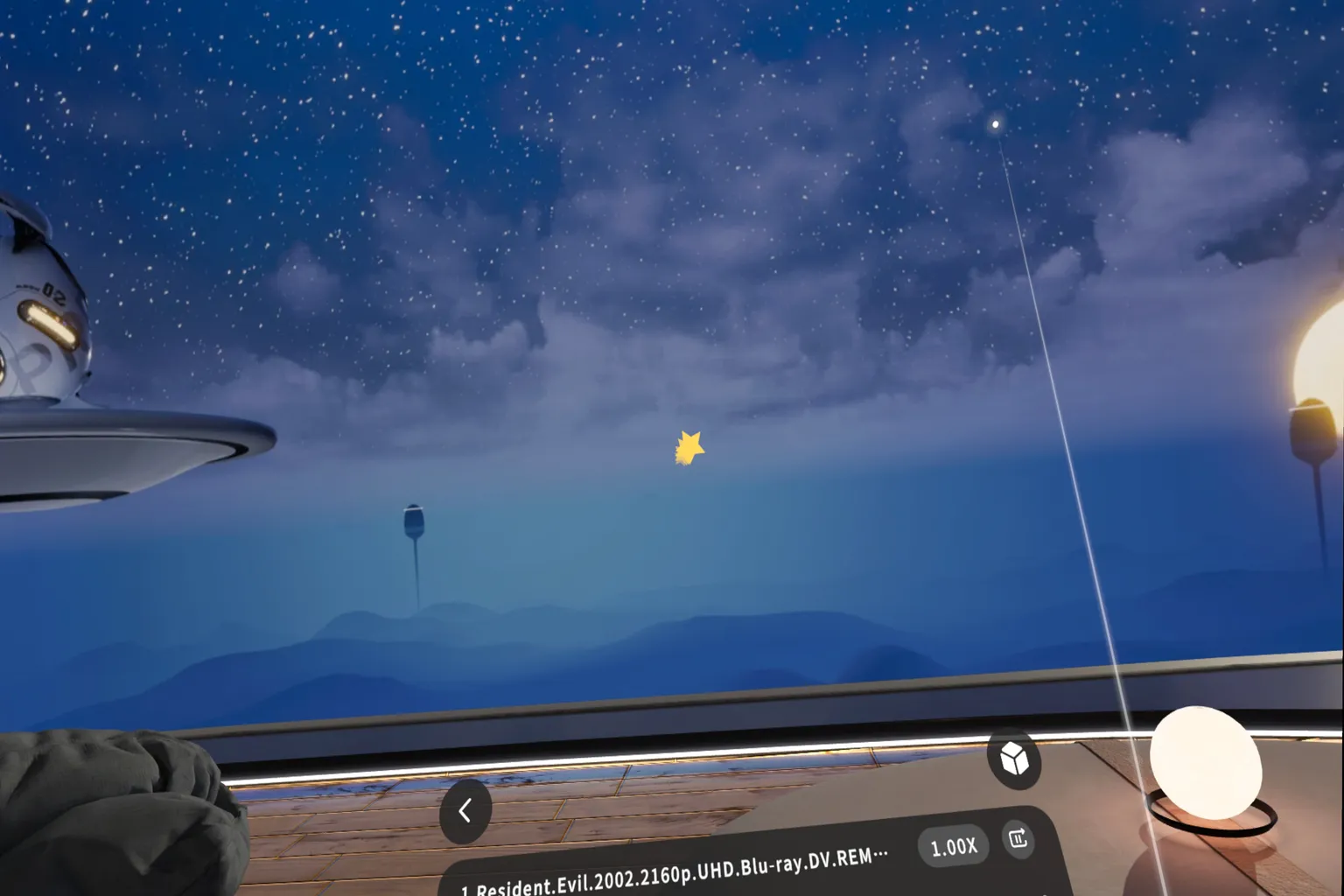
Task: Open speed options from the 1.00X control
Action: coord(954,845)
